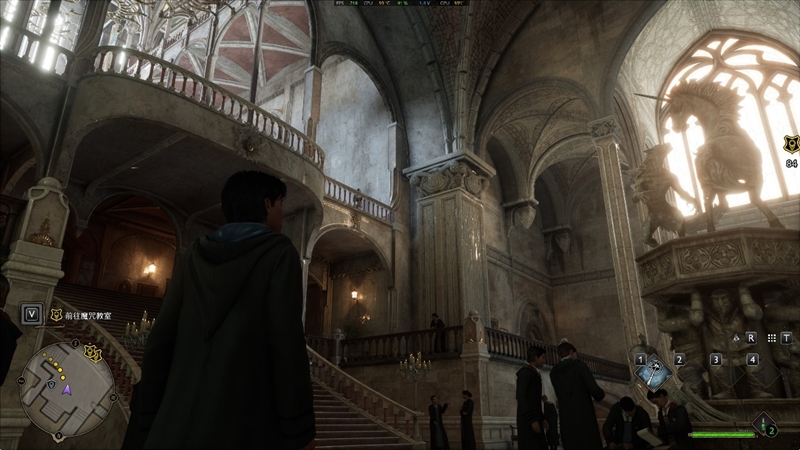Open the spell set grid icon
The width and height of the screenshot is (800, 450).
[769, 338]
